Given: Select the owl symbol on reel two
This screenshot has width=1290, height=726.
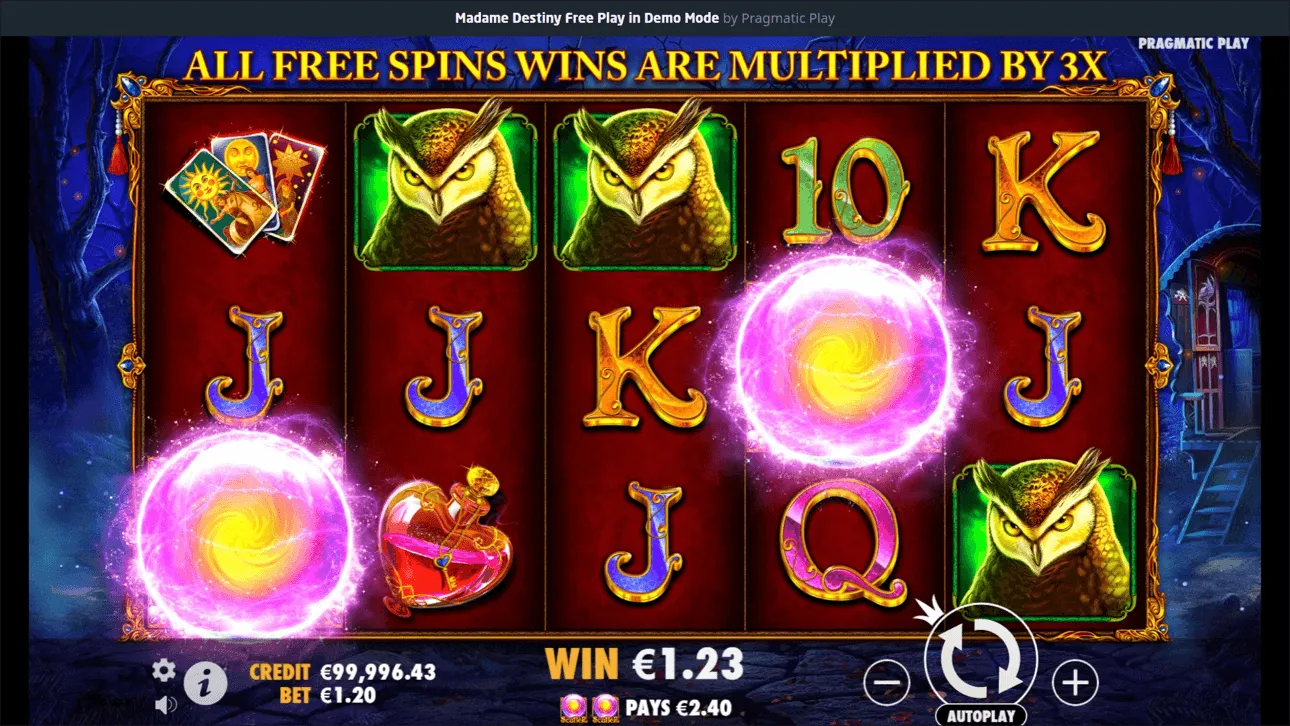Looking at the screenshot, I should click(x=444, y=185).
